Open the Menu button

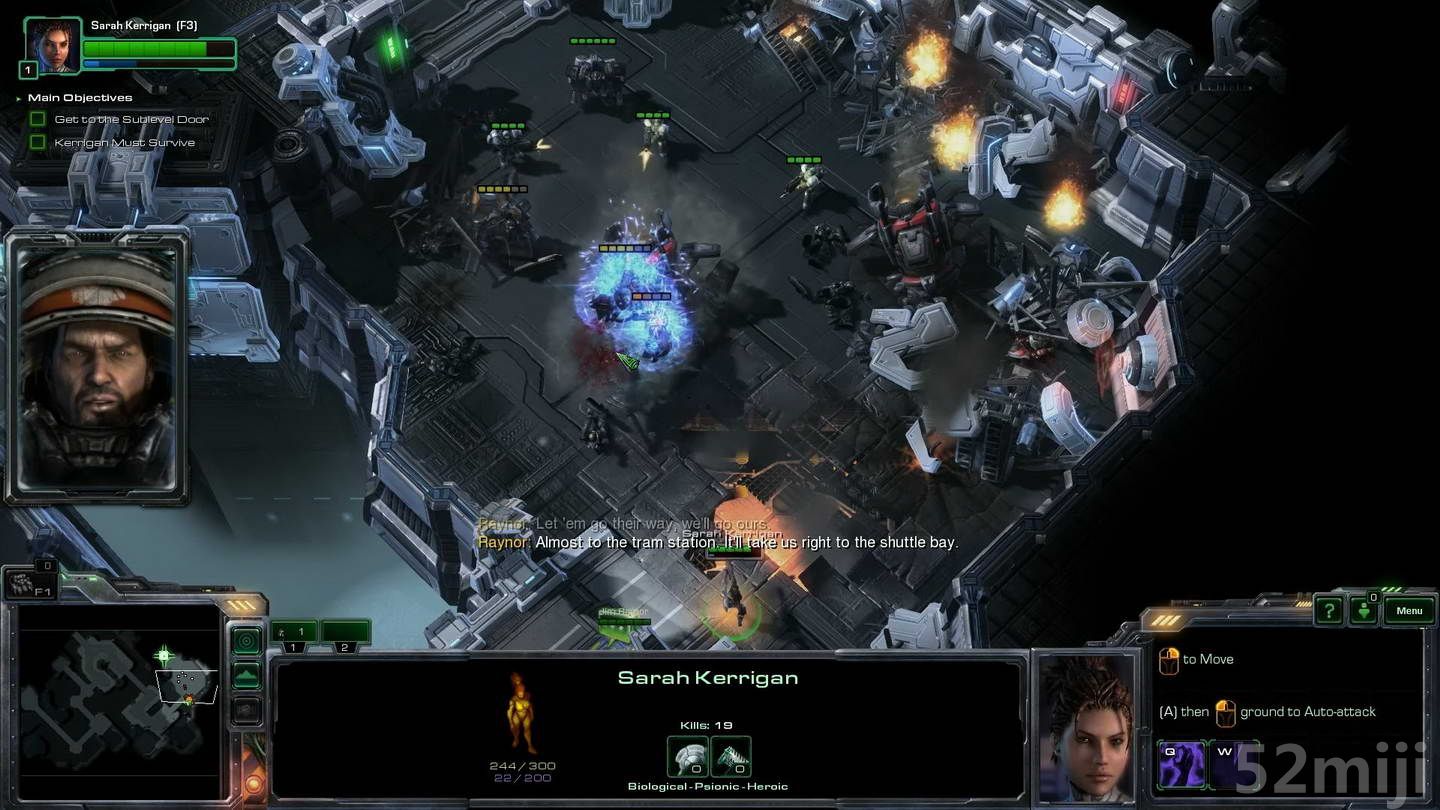(x=1409, y=611)
